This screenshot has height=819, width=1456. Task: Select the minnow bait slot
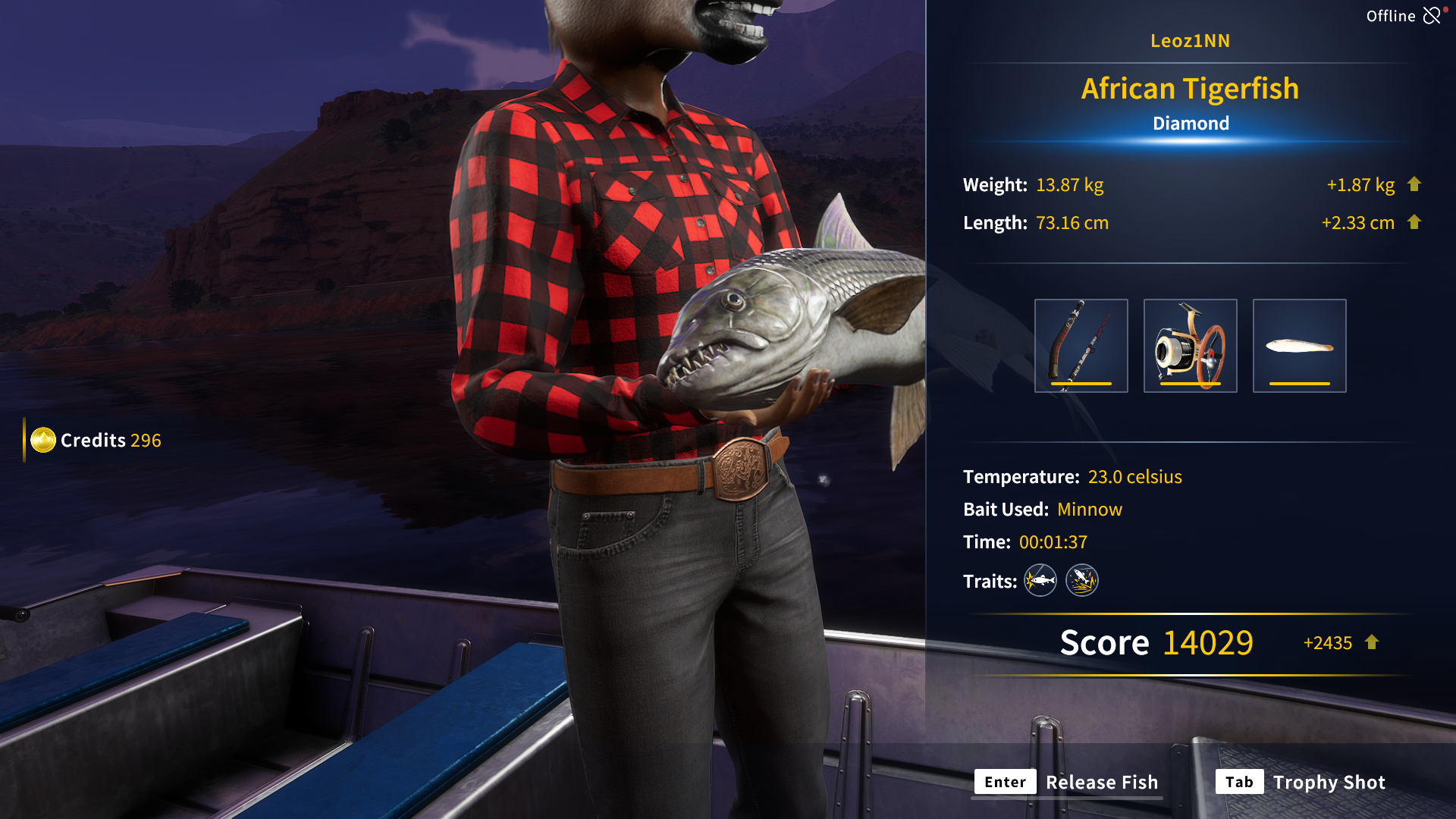click(1299, 346)
